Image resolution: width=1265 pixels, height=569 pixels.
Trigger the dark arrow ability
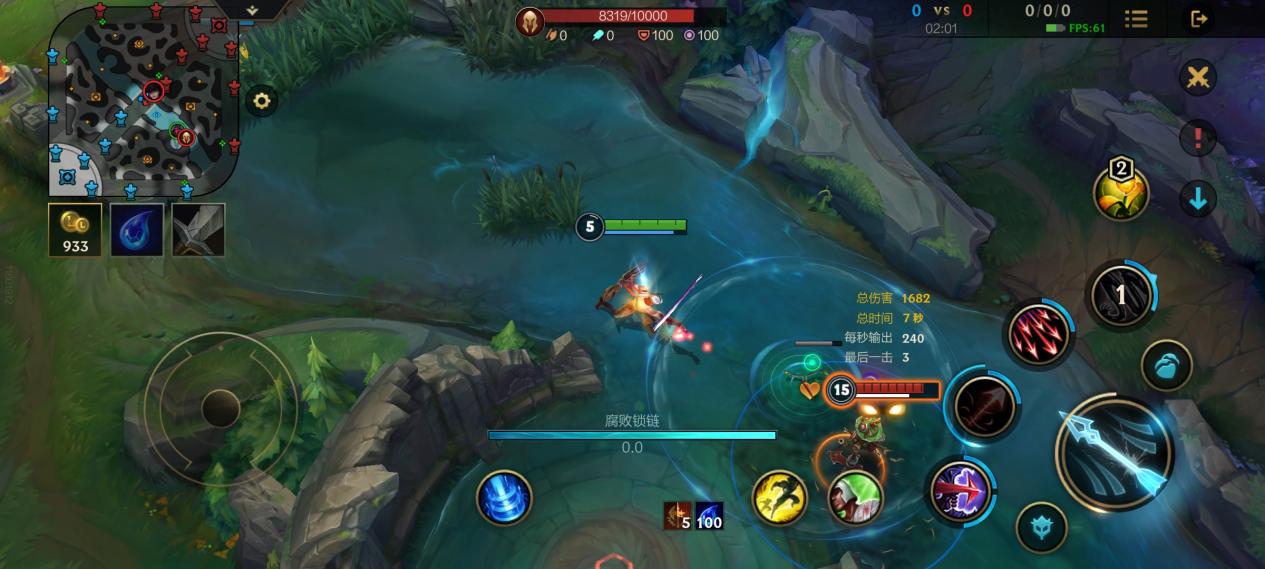[985, 406]
